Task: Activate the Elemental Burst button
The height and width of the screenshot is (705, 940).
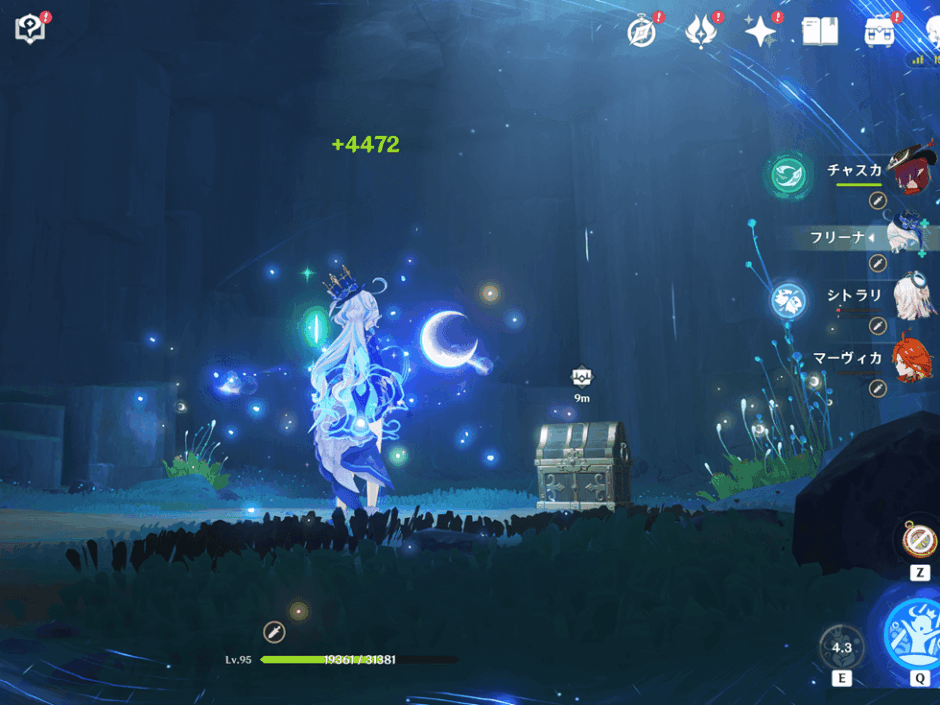Action: pos(914,632)
